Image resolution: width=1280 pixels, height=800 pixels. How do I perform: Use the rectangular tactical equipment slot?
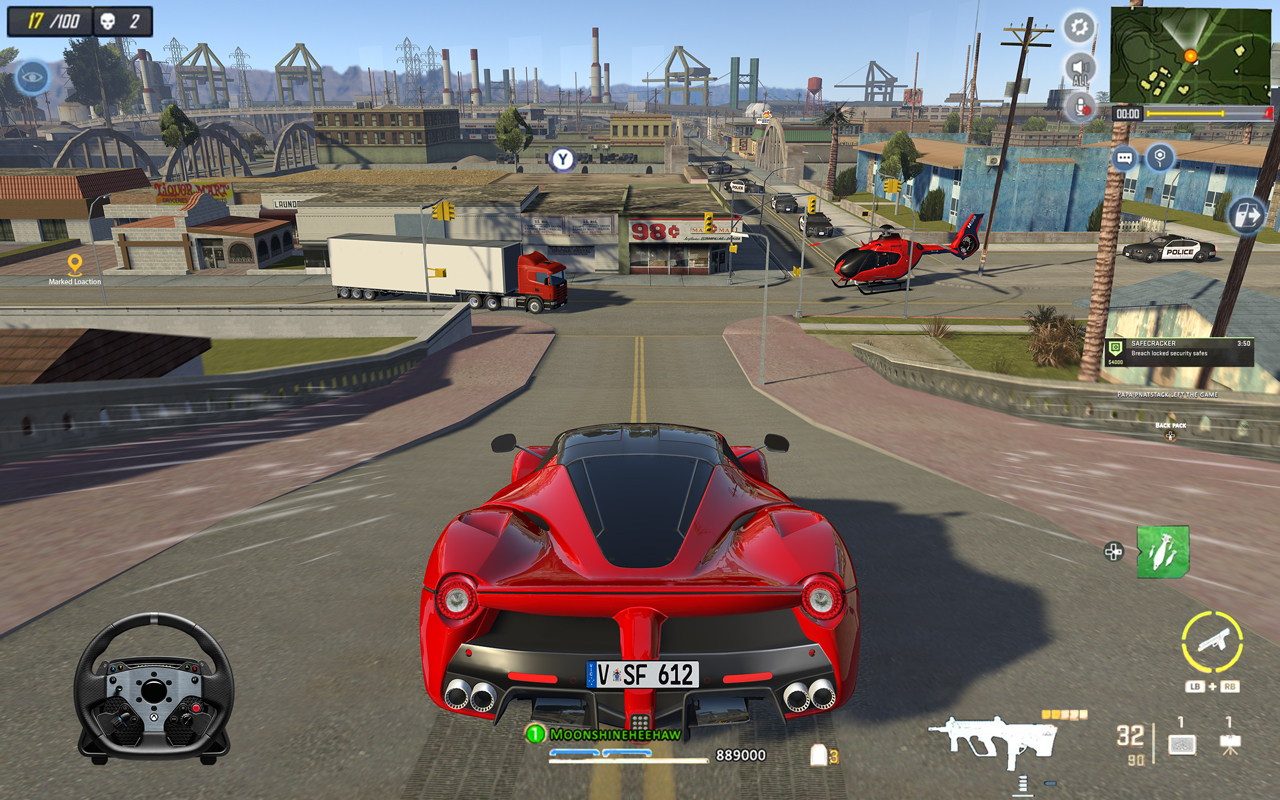coord(1181,744)
